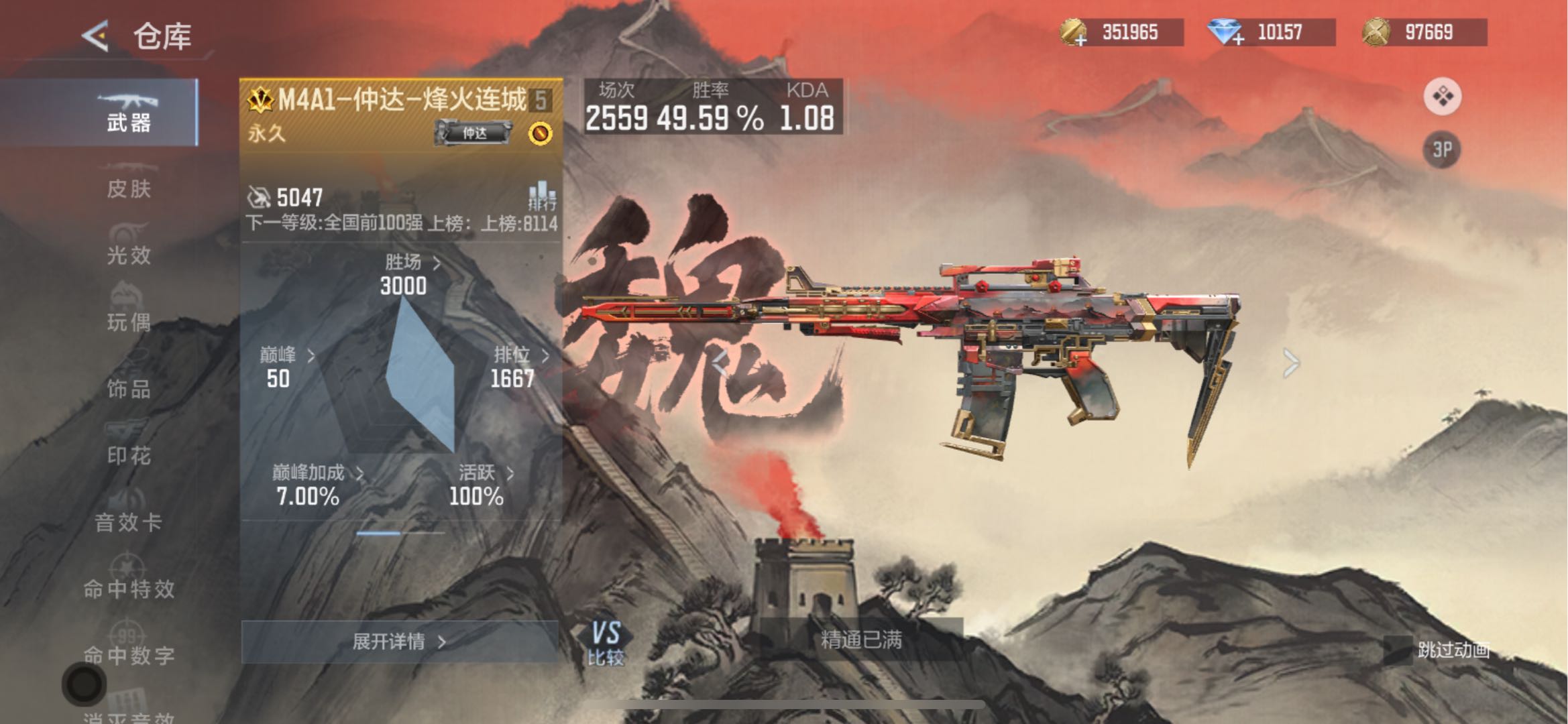
Task: Open the 命中特效 hit effects tab
Action: tap(128, 582)
